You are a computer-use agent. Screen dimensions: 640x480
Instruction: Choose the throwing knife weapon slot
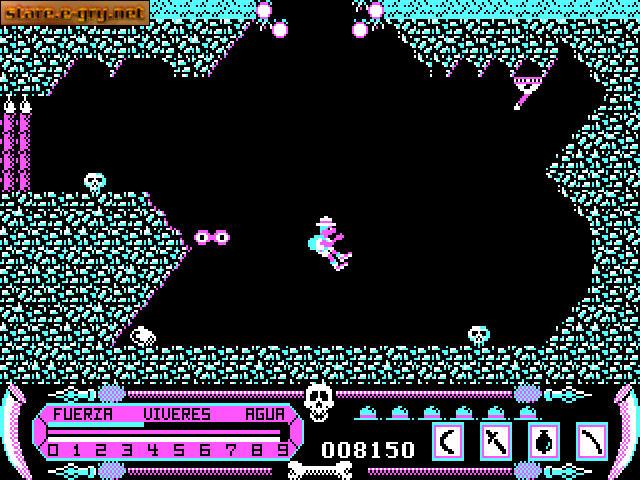click(496, 441)
